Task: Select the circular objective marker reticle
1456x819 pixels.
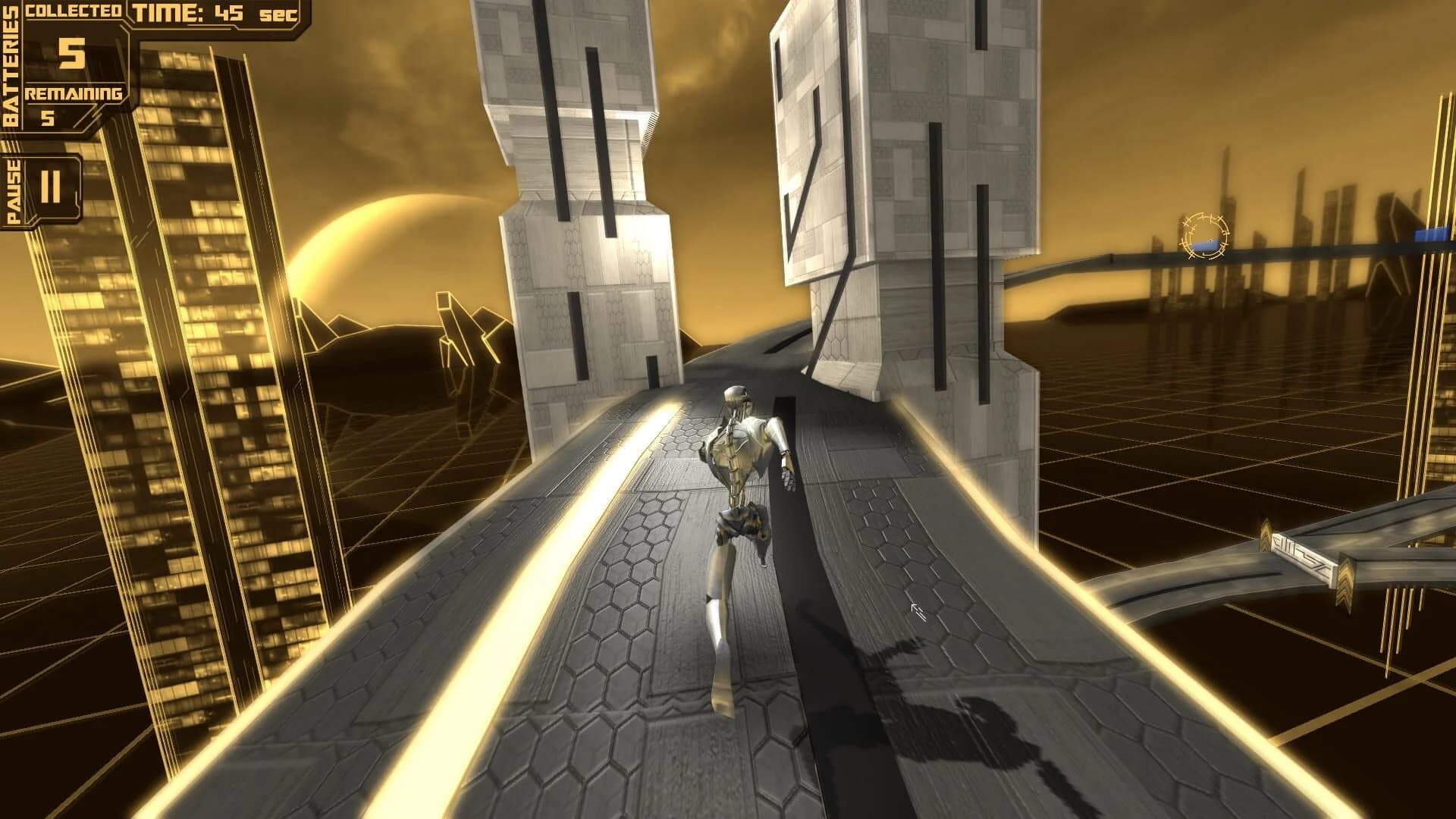Action: pos(1202,234)
